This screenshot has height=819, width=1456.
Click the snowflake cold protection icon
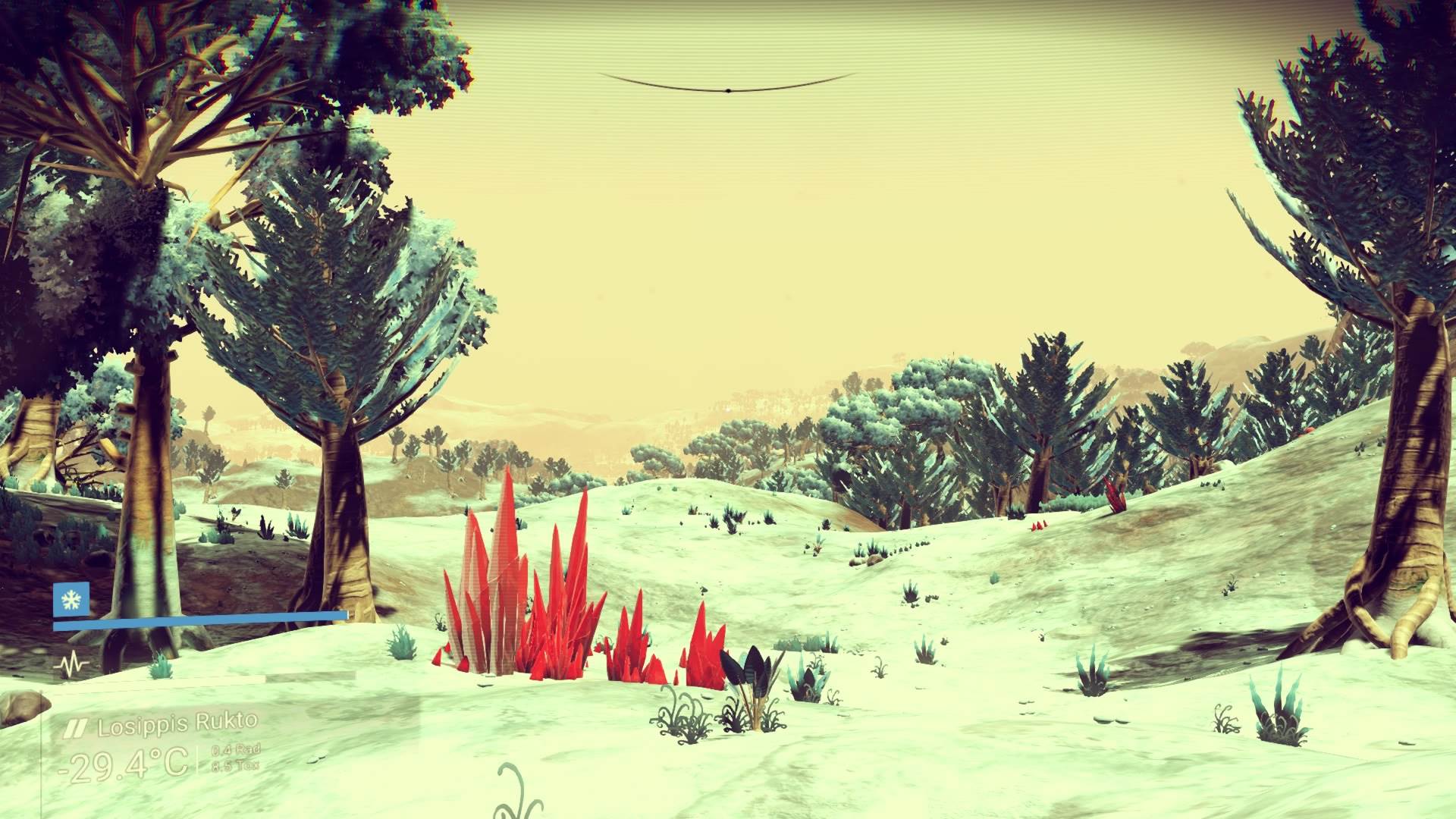coord(71,601)
